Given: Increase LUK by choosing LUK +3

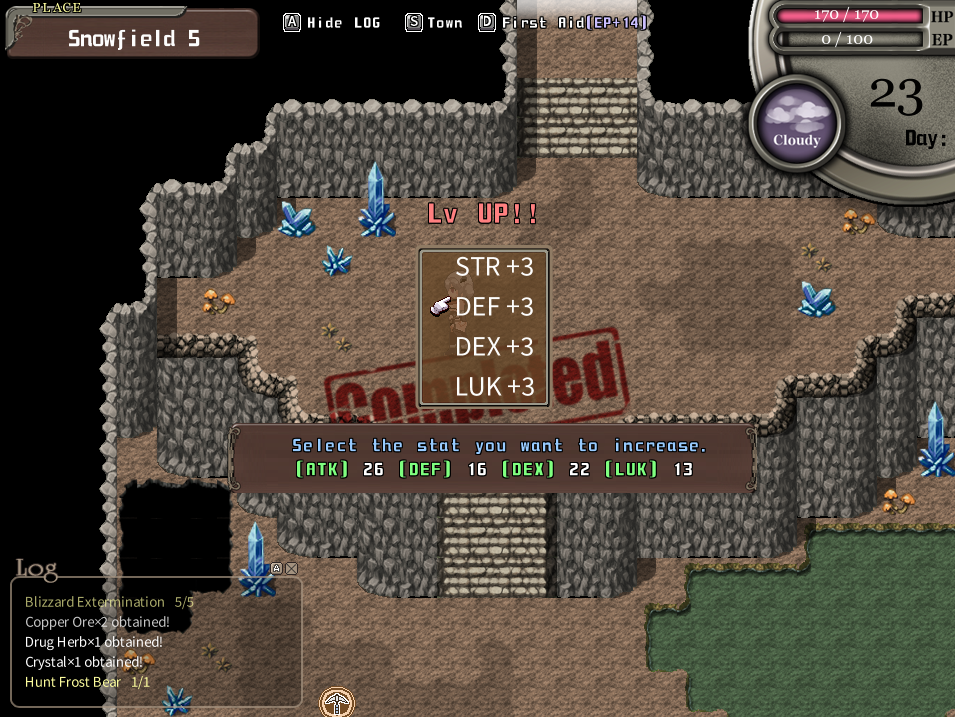Looking at the screenshot, I should (494, 387).
